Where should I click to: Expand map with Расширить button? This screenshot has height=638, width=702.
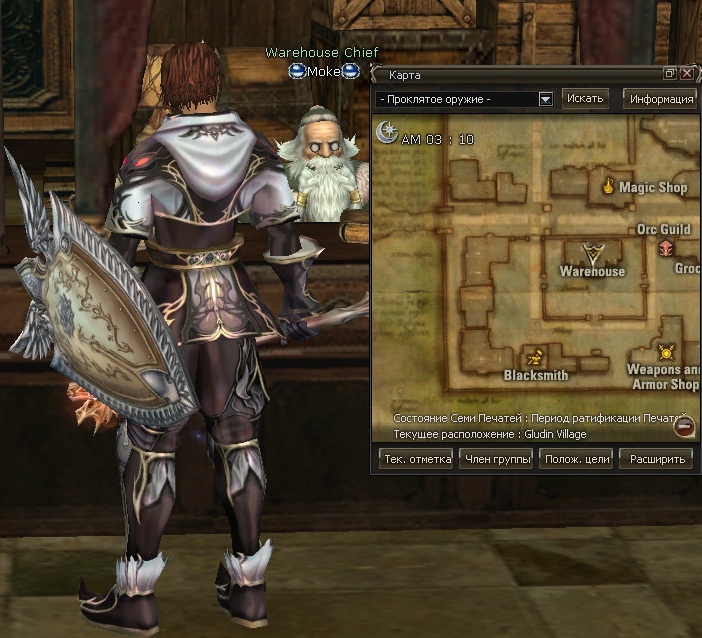pos(656,459)
